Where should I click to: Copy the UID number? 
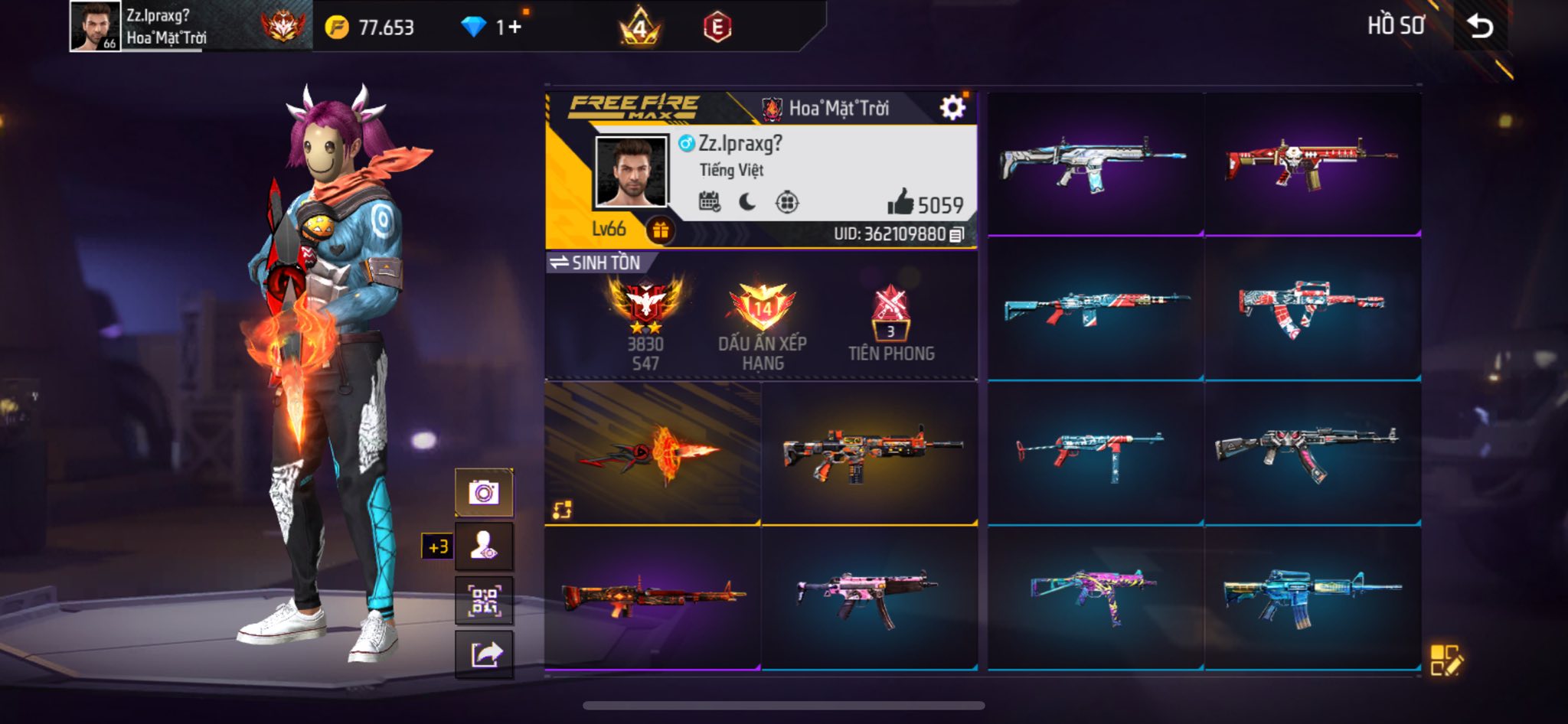956,235
